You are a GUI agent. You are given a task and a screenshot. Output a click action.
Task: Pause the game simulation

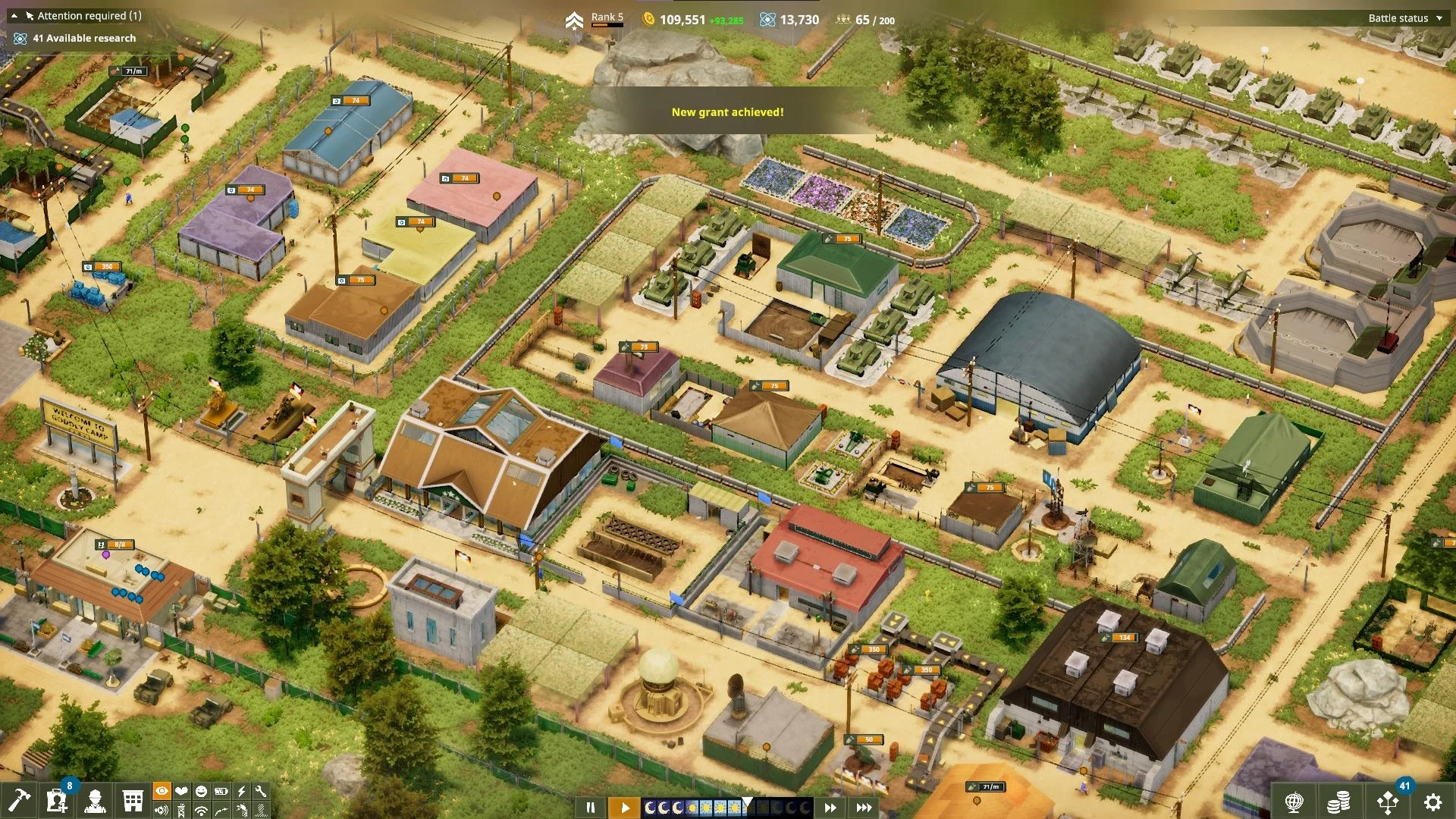coord(591,807)
